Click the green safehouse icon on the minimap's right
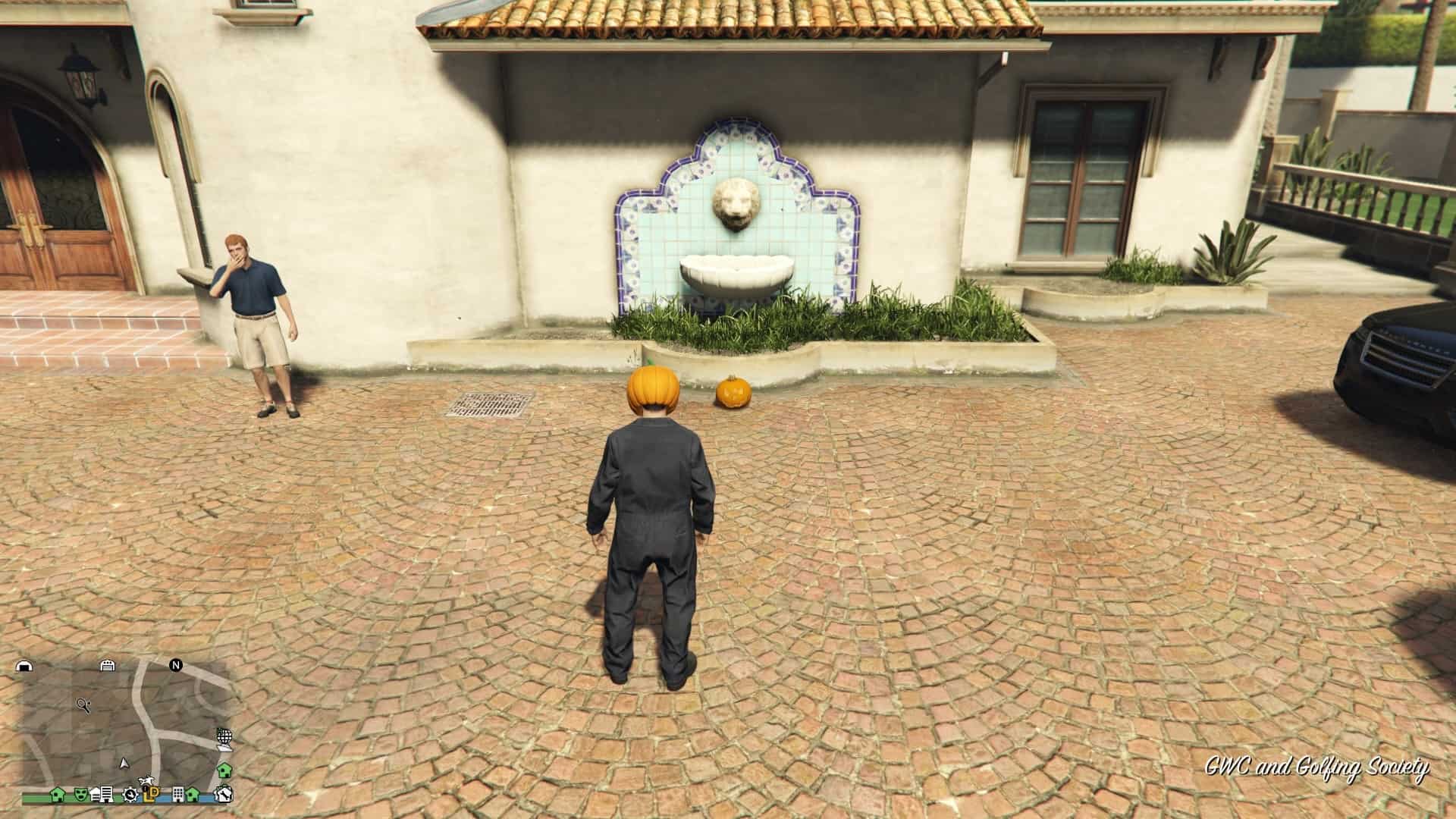Image resolution: width=1456 pixels, height=819 pixels. pos(224,770)
